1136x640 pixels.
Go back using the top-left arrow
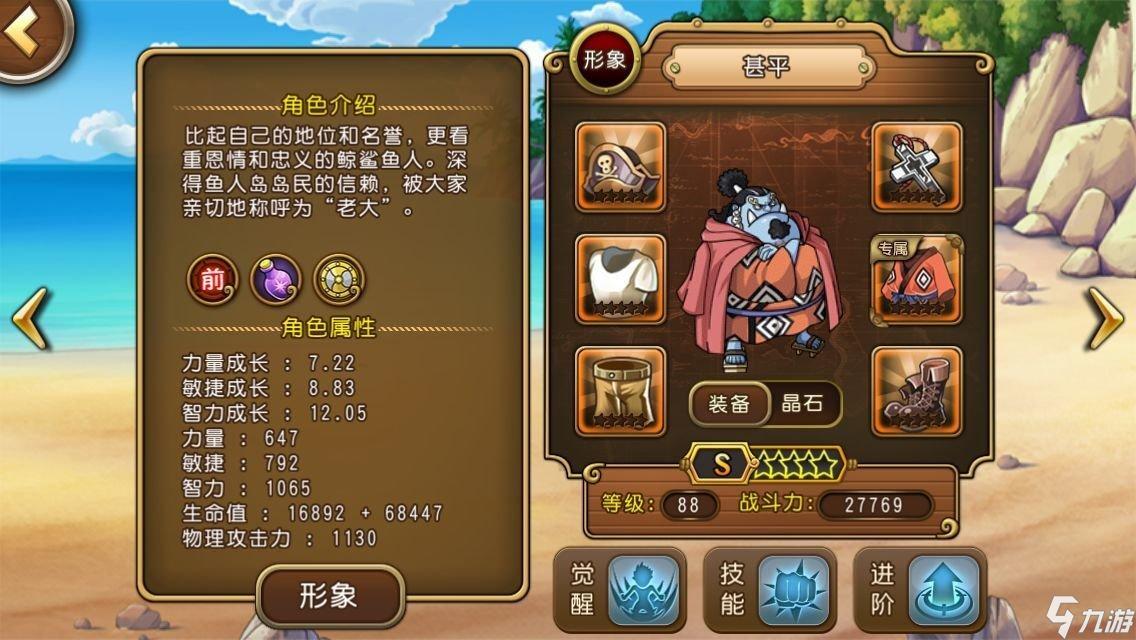[28, 35]
